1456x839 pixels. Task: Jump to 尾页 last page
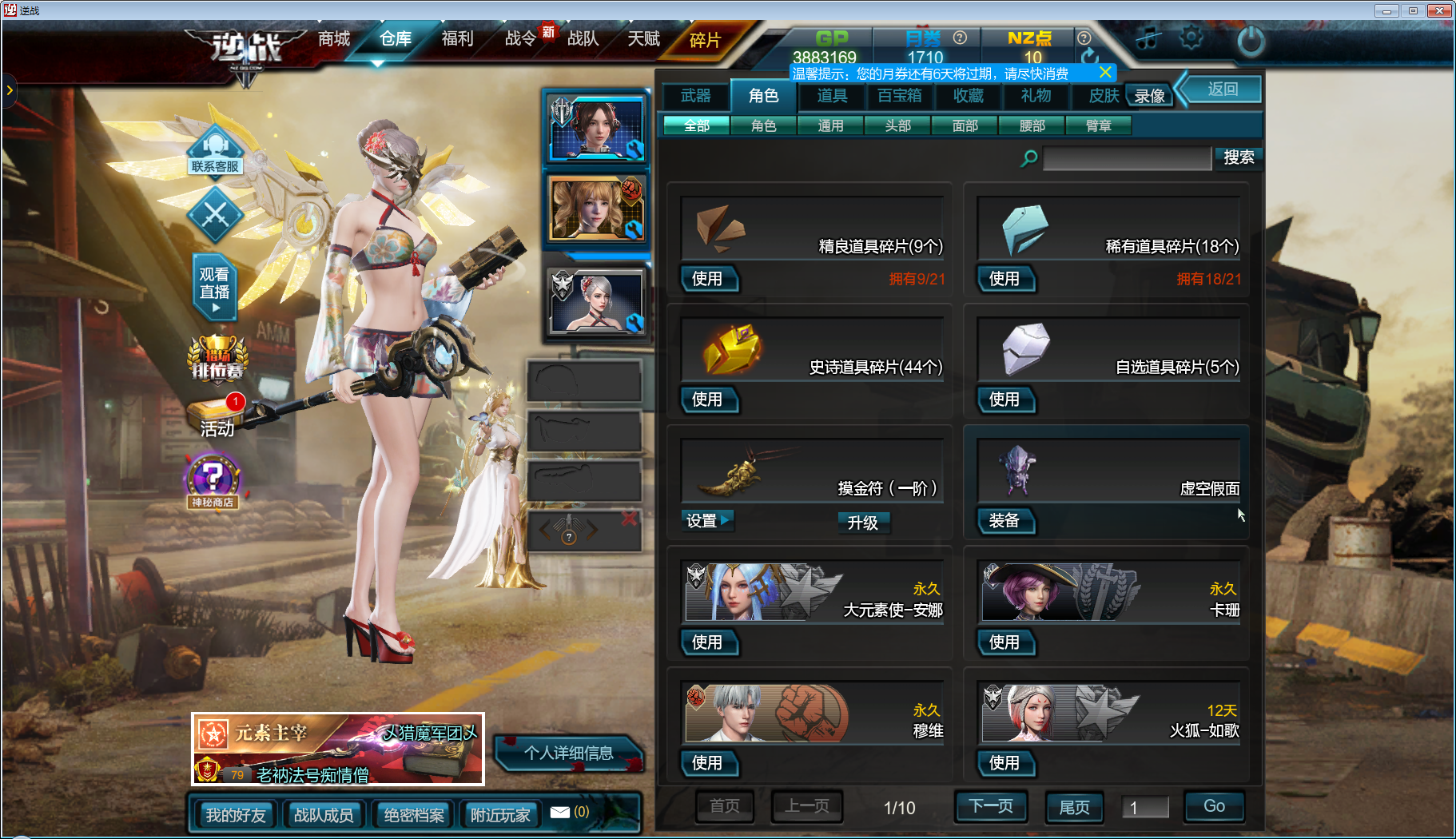[1074, 807]
